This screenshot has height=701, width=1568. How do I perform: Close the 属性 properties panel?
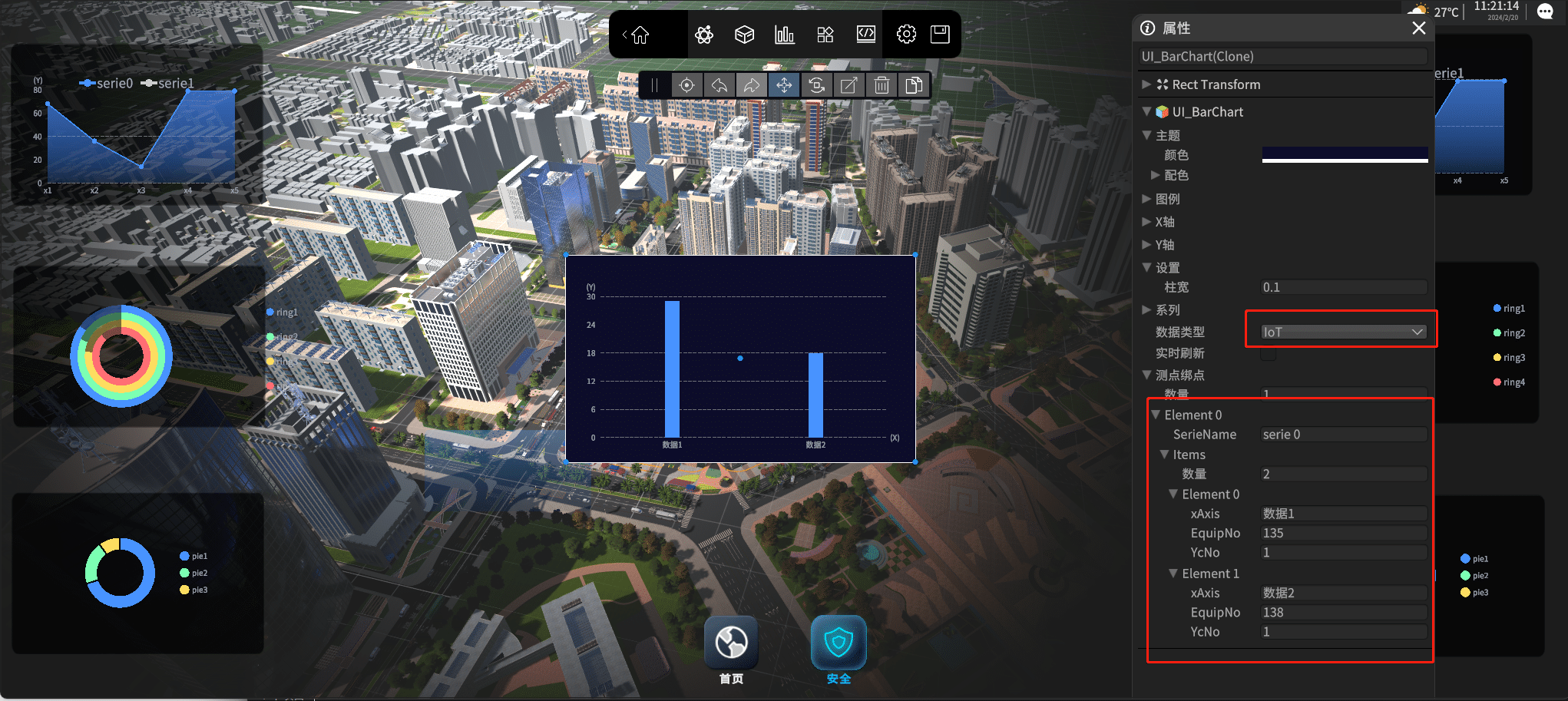[x=1418, y=28]
